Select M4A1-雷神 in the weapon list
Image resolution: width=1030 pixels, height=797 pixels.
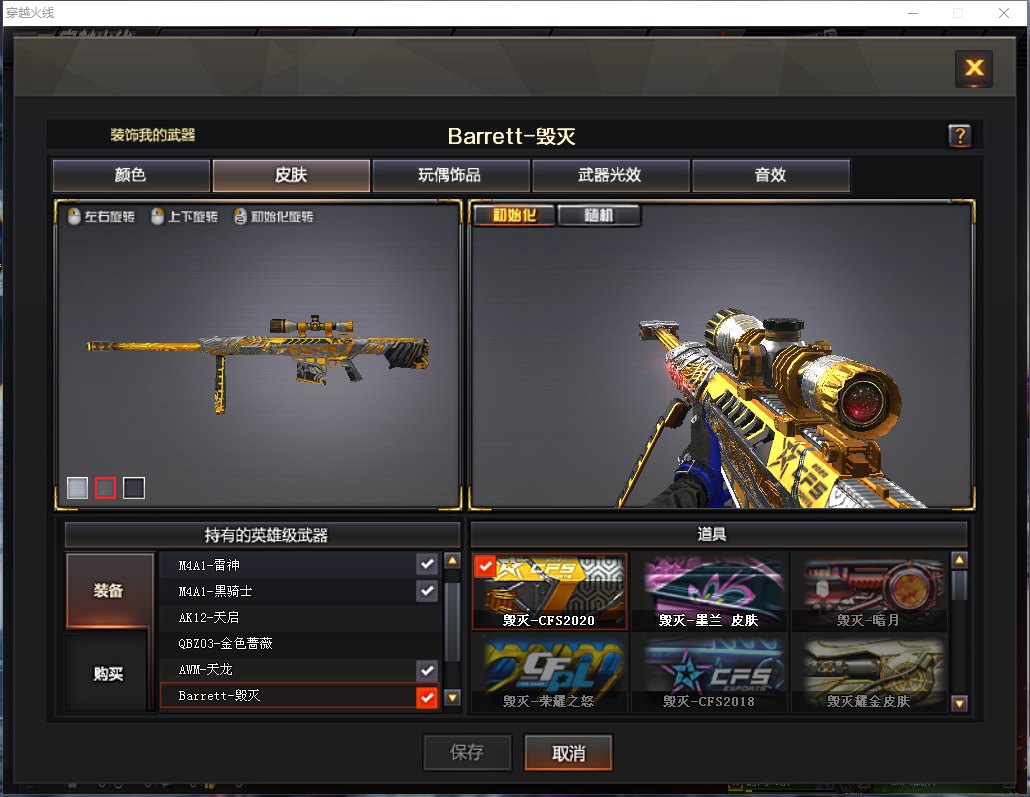(x=290, y=564)
